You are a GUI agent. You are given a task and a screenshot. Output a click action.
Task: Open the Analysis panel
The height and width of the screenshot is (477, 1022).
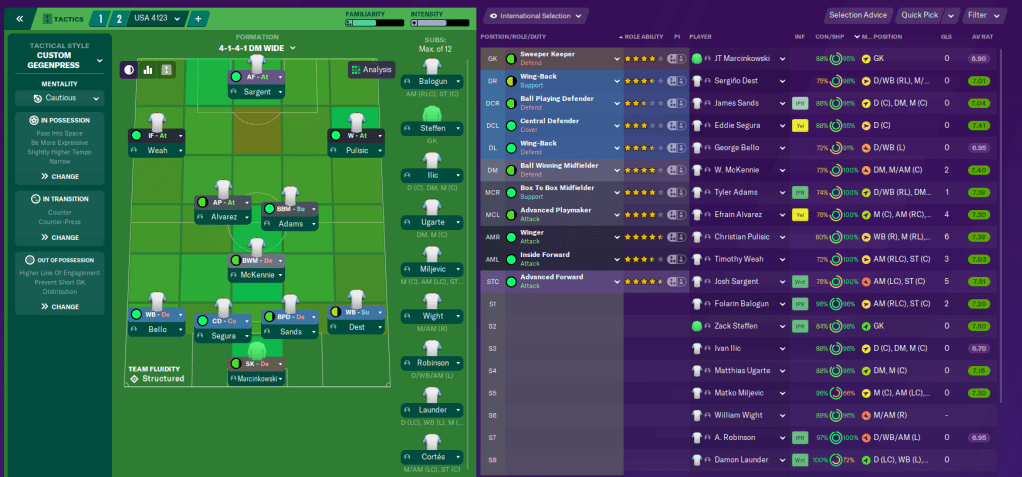click(x=371, y=69)
